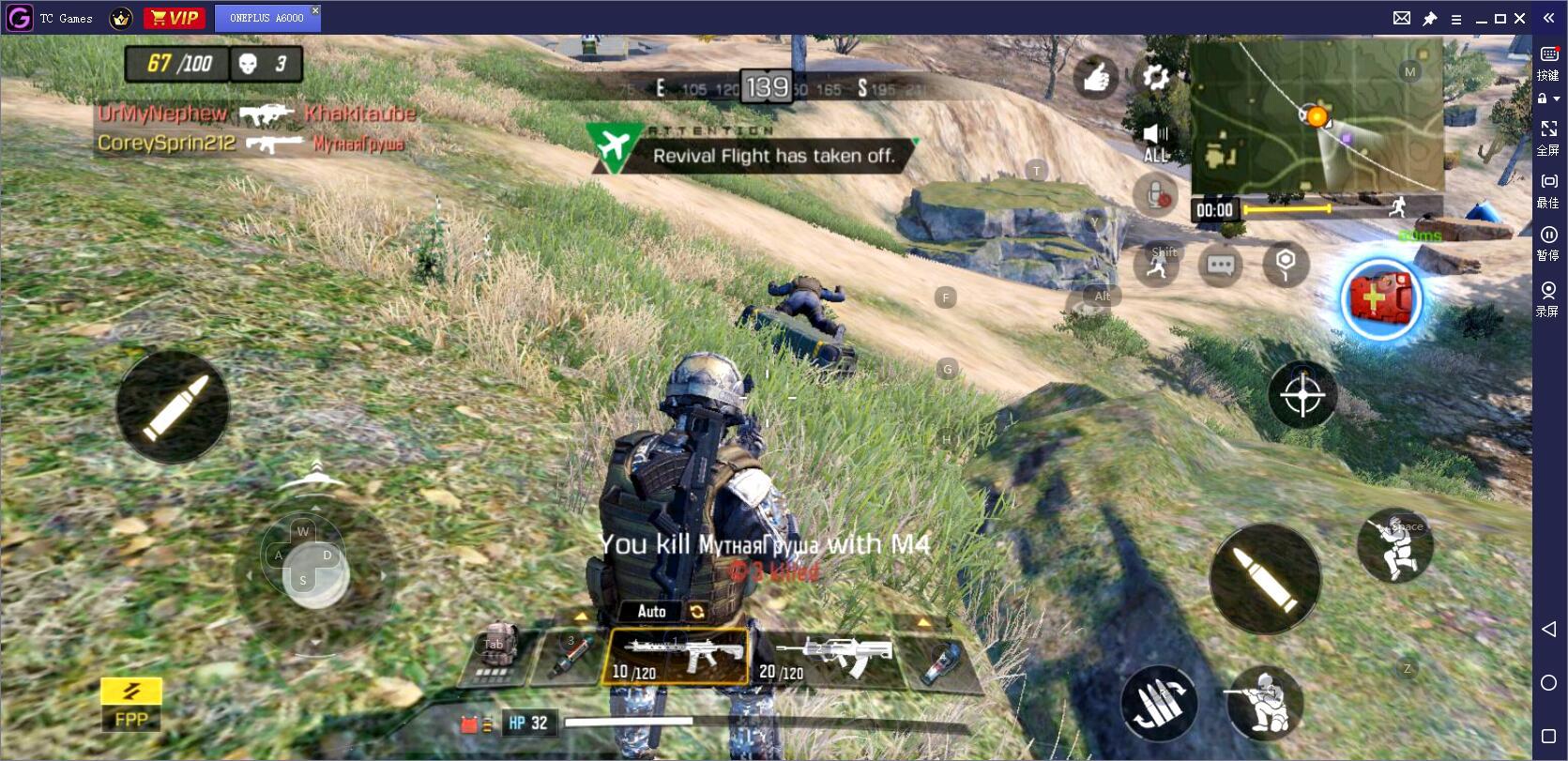Toggle the crouch stance button
This screenshot has height=761, width=1568.
point(1265,703)
